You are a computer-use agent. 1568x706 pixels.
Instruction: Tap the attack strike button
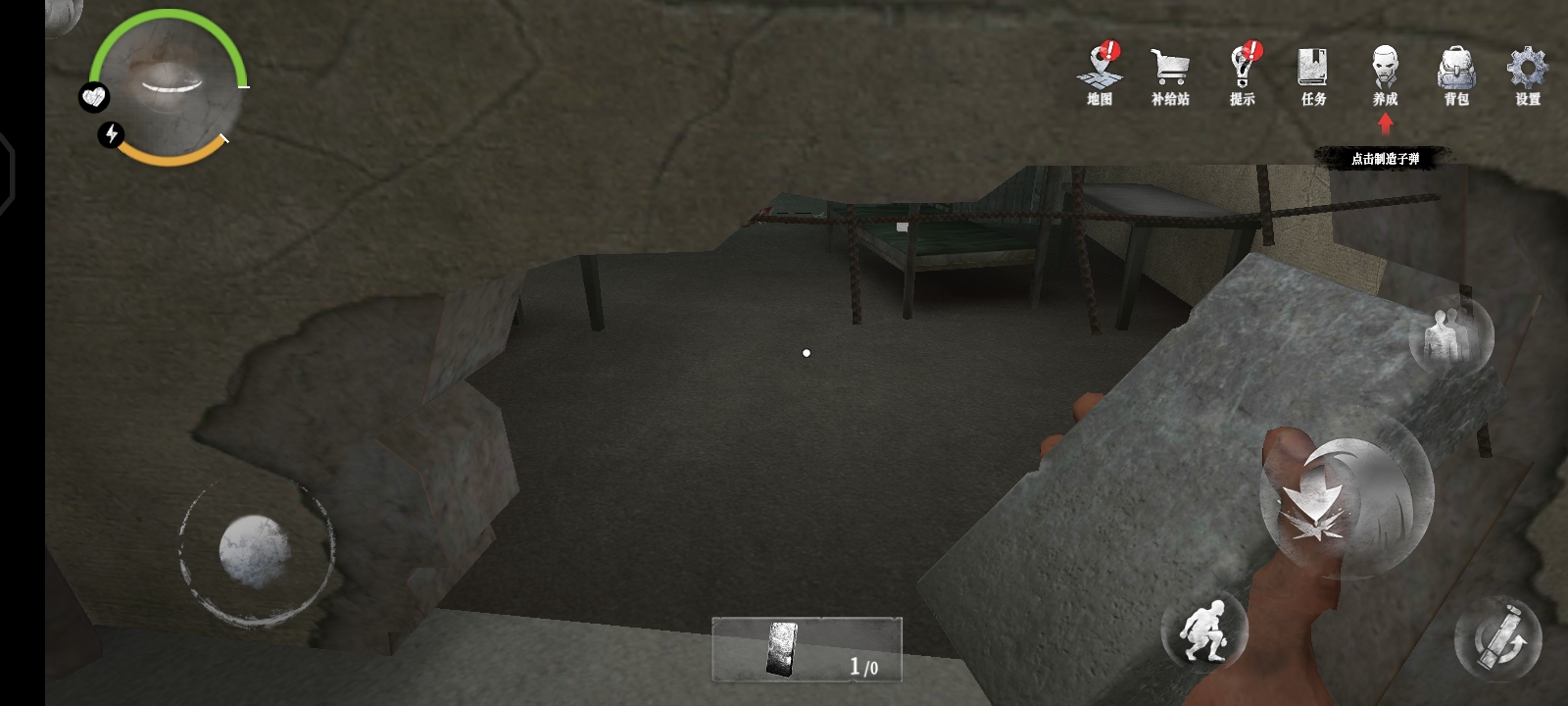[1347, 506]
